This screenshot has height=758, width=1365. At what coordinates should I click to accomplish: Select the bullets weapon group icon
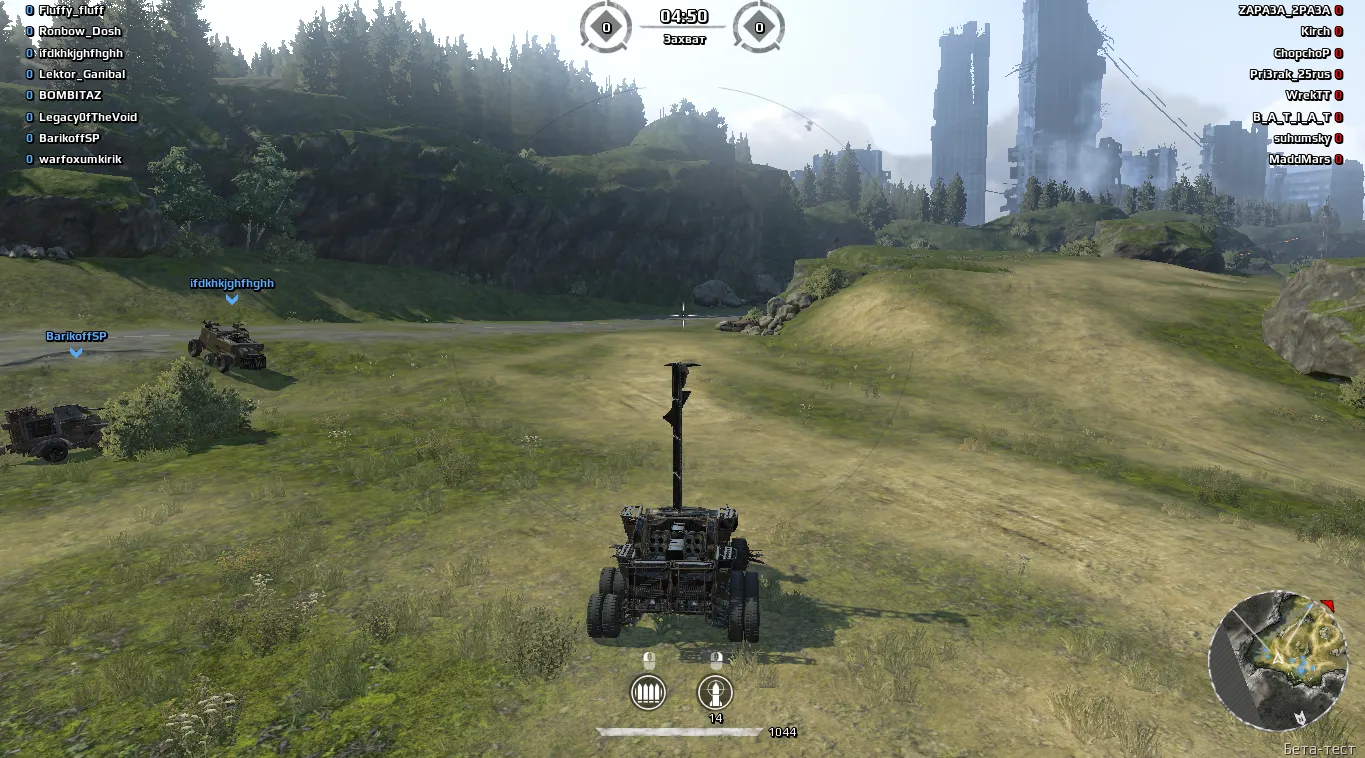click(x=648, y=691)
